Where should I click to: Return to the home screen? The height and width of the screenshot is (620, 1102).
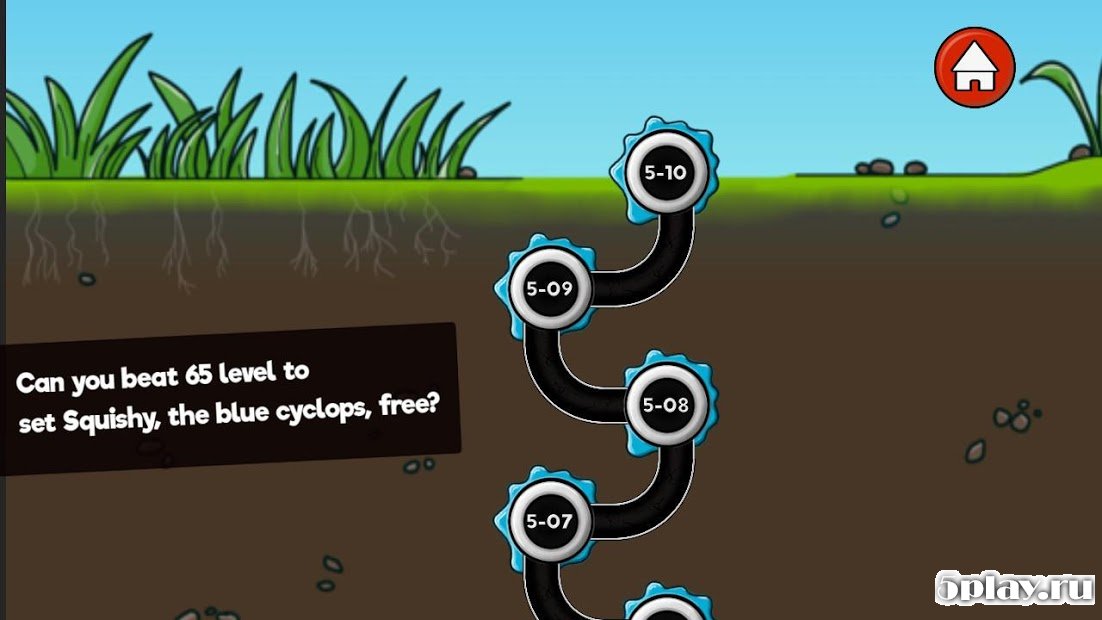(x=974, y=68)
